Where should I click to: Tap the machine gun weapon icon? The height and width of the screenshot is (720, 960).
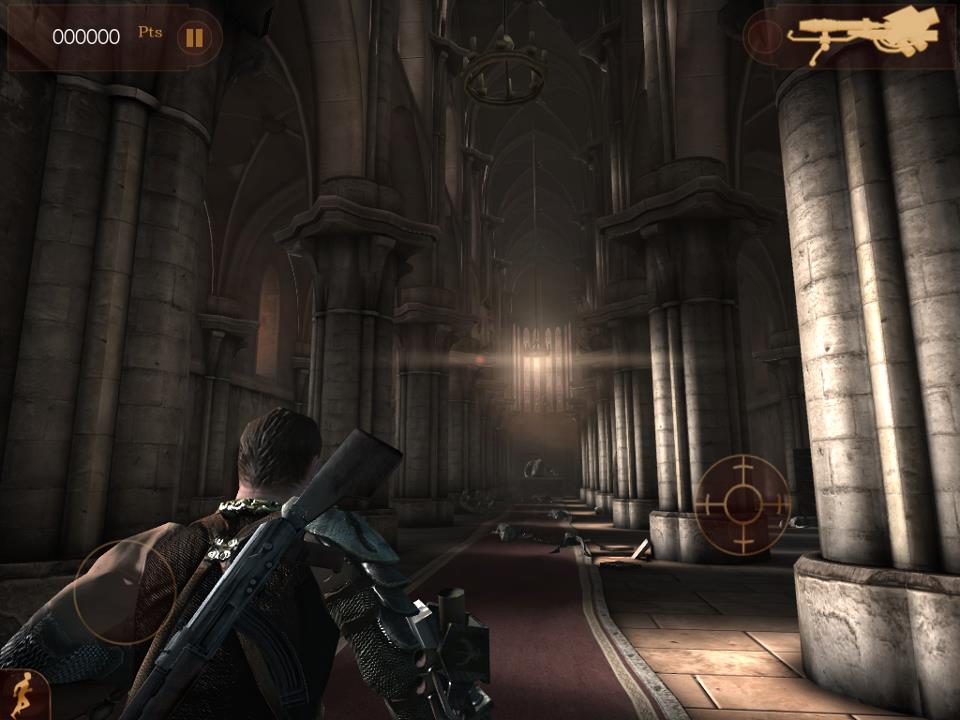(864, 34)
